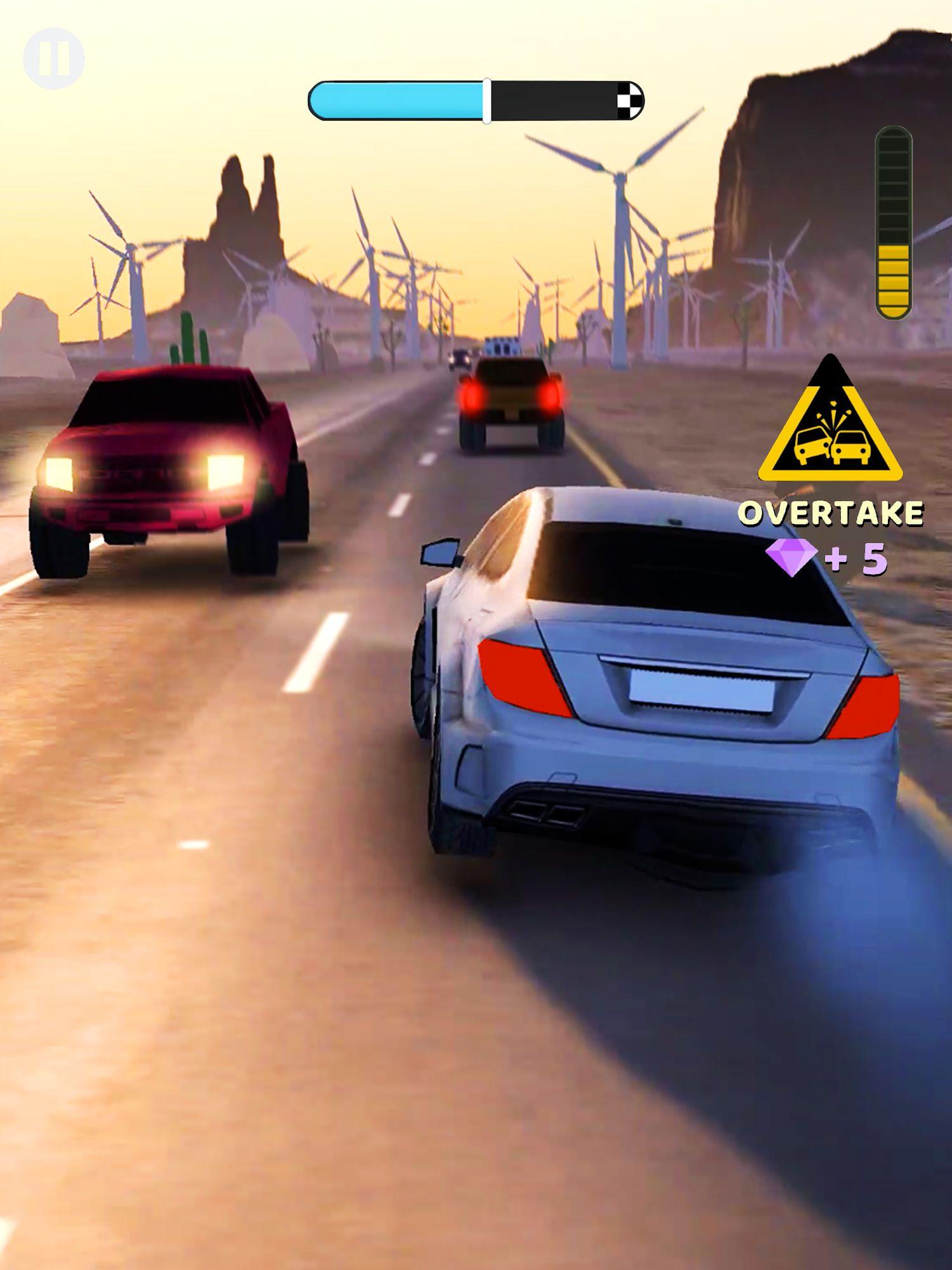
Task: Pause the race with the pause button
Action: coord(54,58)
